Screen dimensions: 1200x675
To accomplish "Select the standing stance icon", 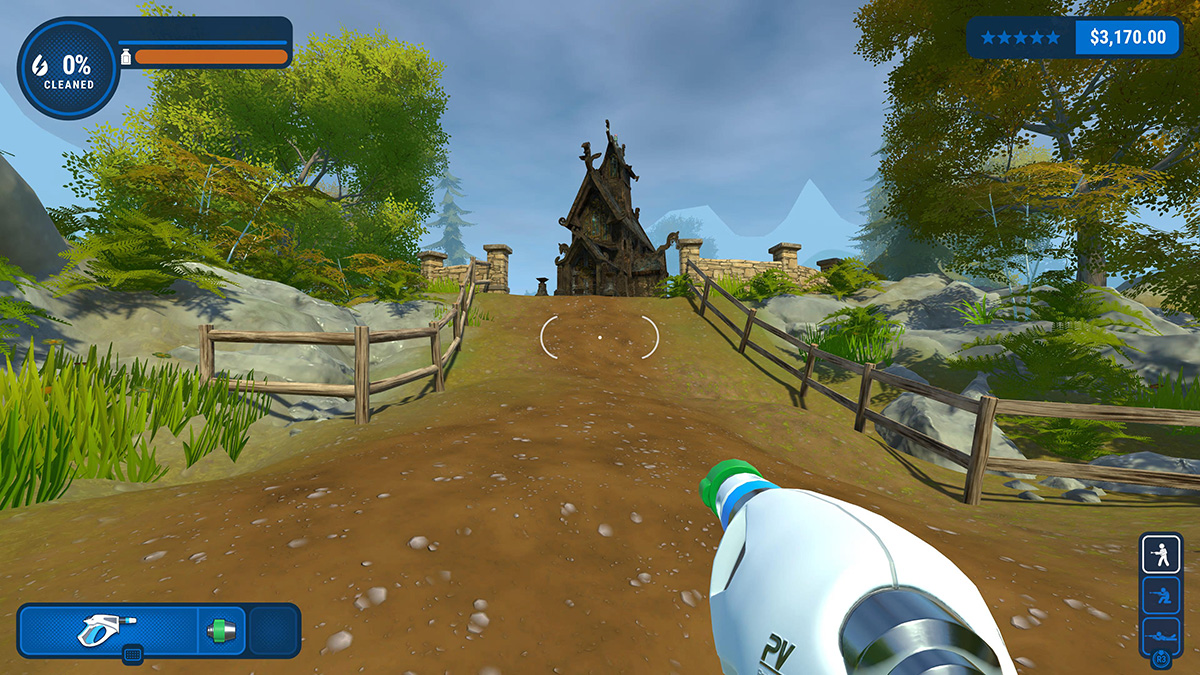I will (x=1161, y=553).
